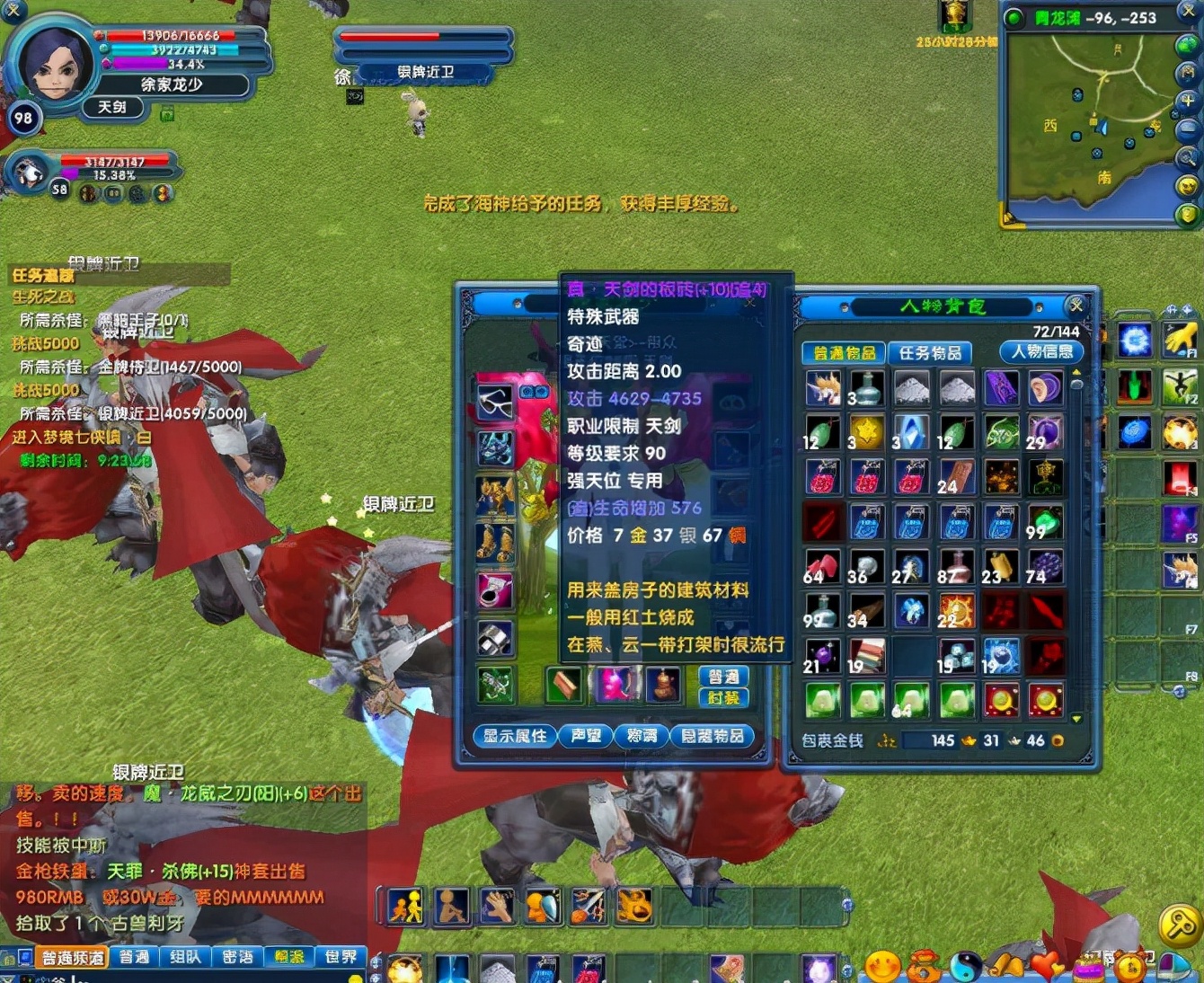Zoom out the minimap with minus button
1204x983 pixels.
click(x=1188, y=130)
